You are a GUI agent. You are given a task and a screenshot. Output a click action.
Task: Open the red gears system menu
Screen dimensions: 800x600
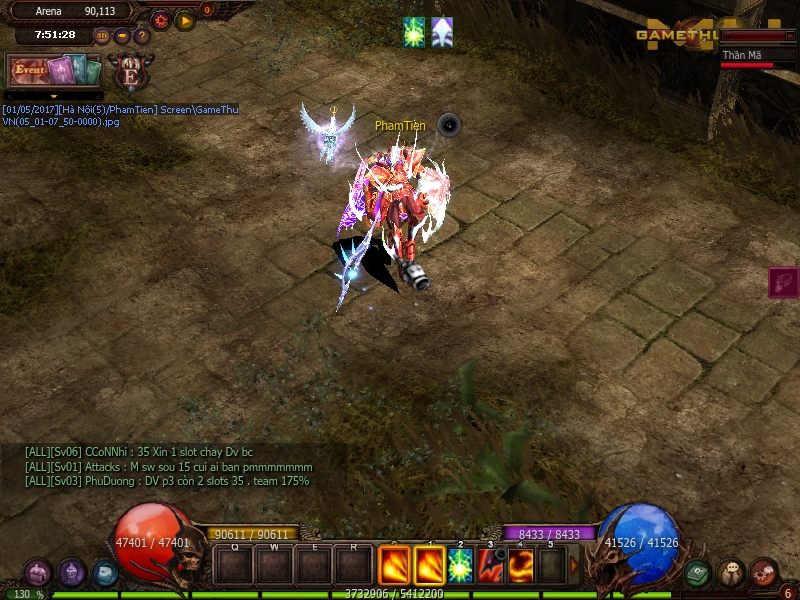pyautogui.click(x=764, y=573)
